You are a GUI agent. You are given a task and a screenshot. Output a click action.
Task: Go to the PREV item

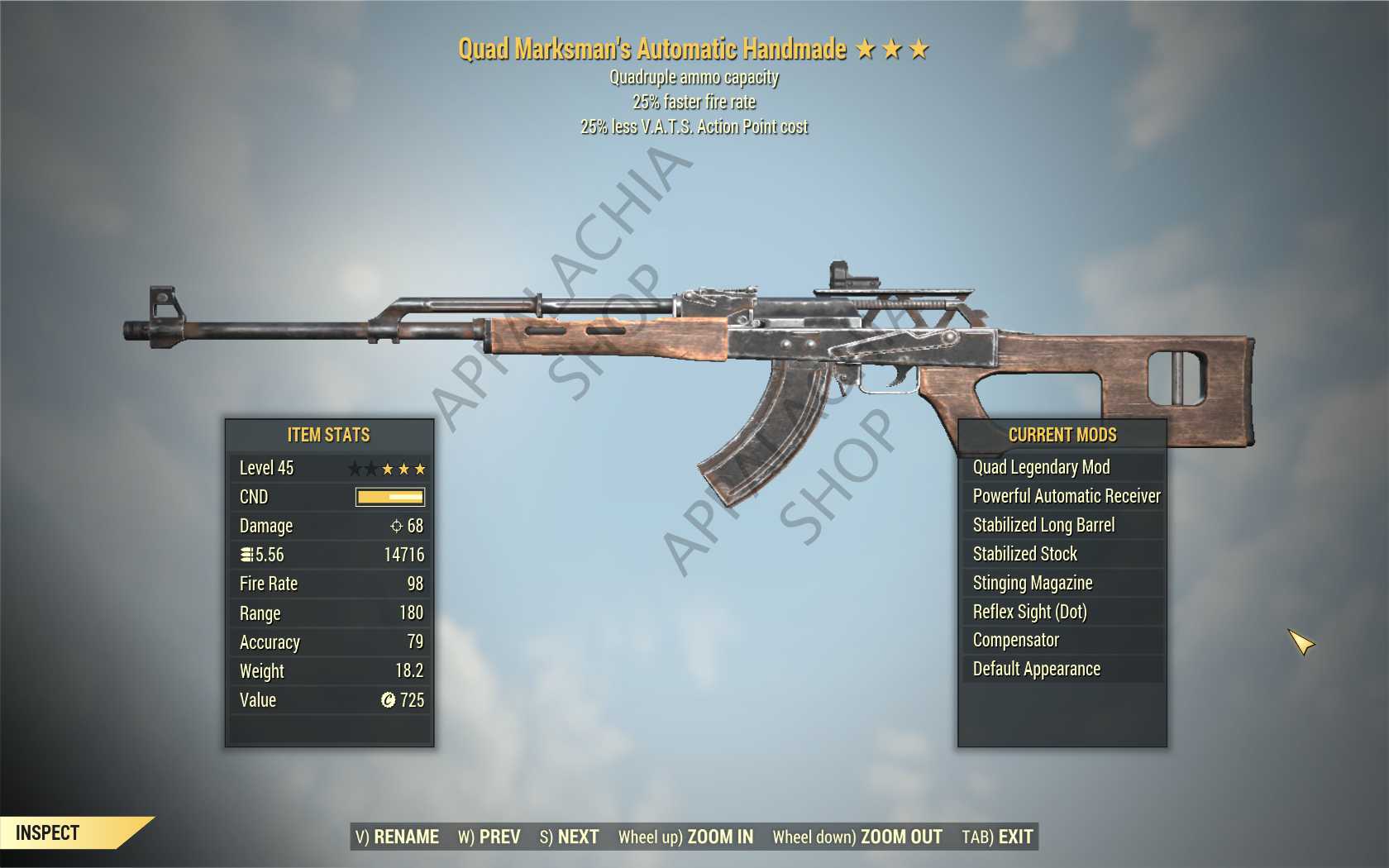[x=489, y=837]
